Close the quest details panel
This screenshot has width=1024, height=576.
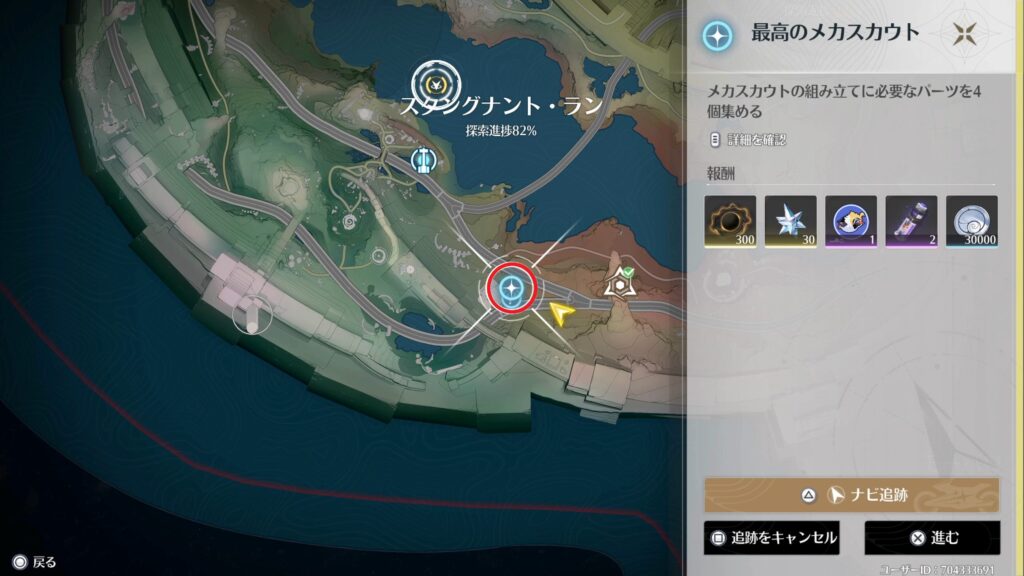(964, 33)
